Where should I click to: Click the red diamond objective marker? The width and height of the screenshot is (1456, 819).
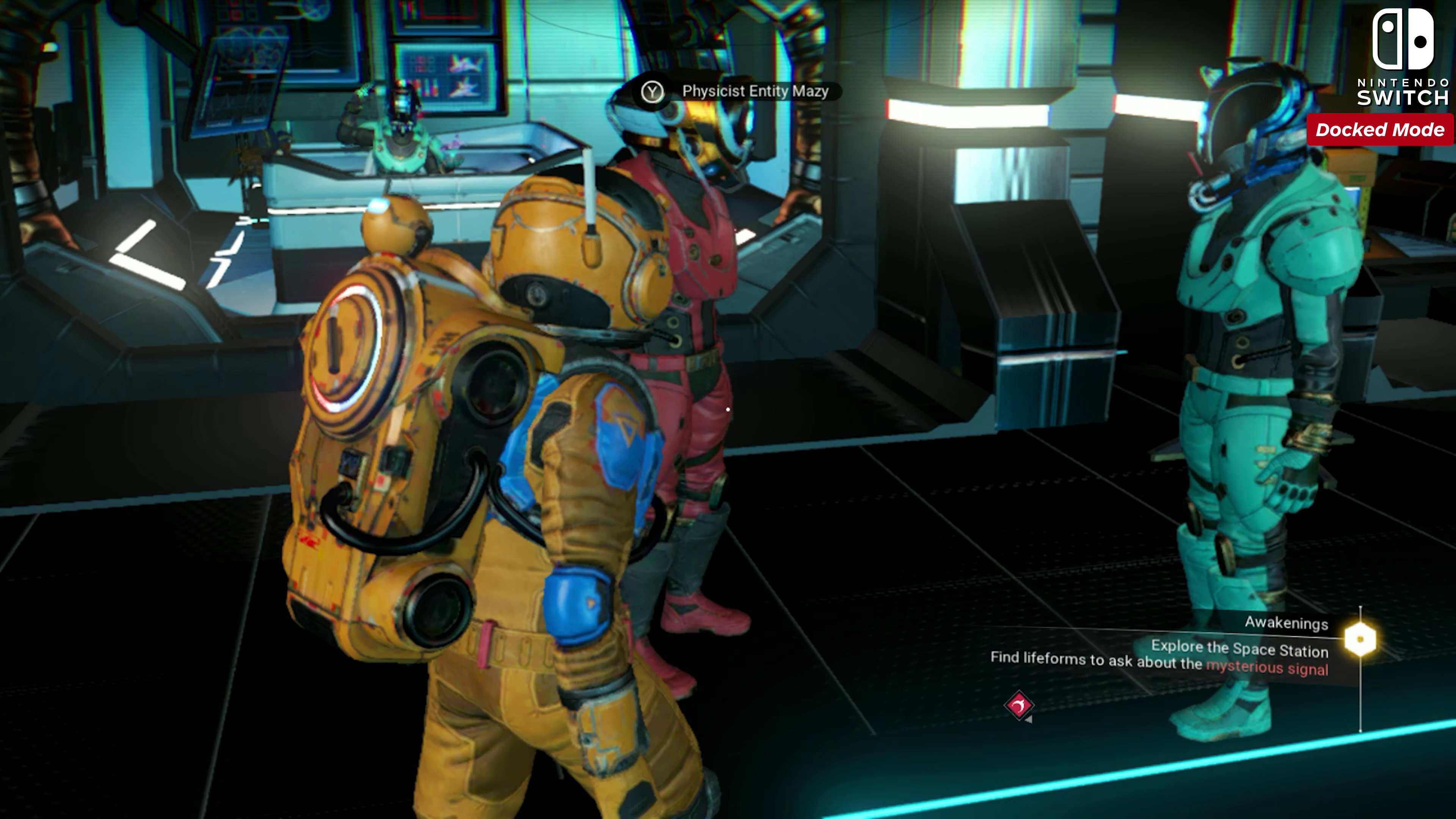click(1018, 705)
